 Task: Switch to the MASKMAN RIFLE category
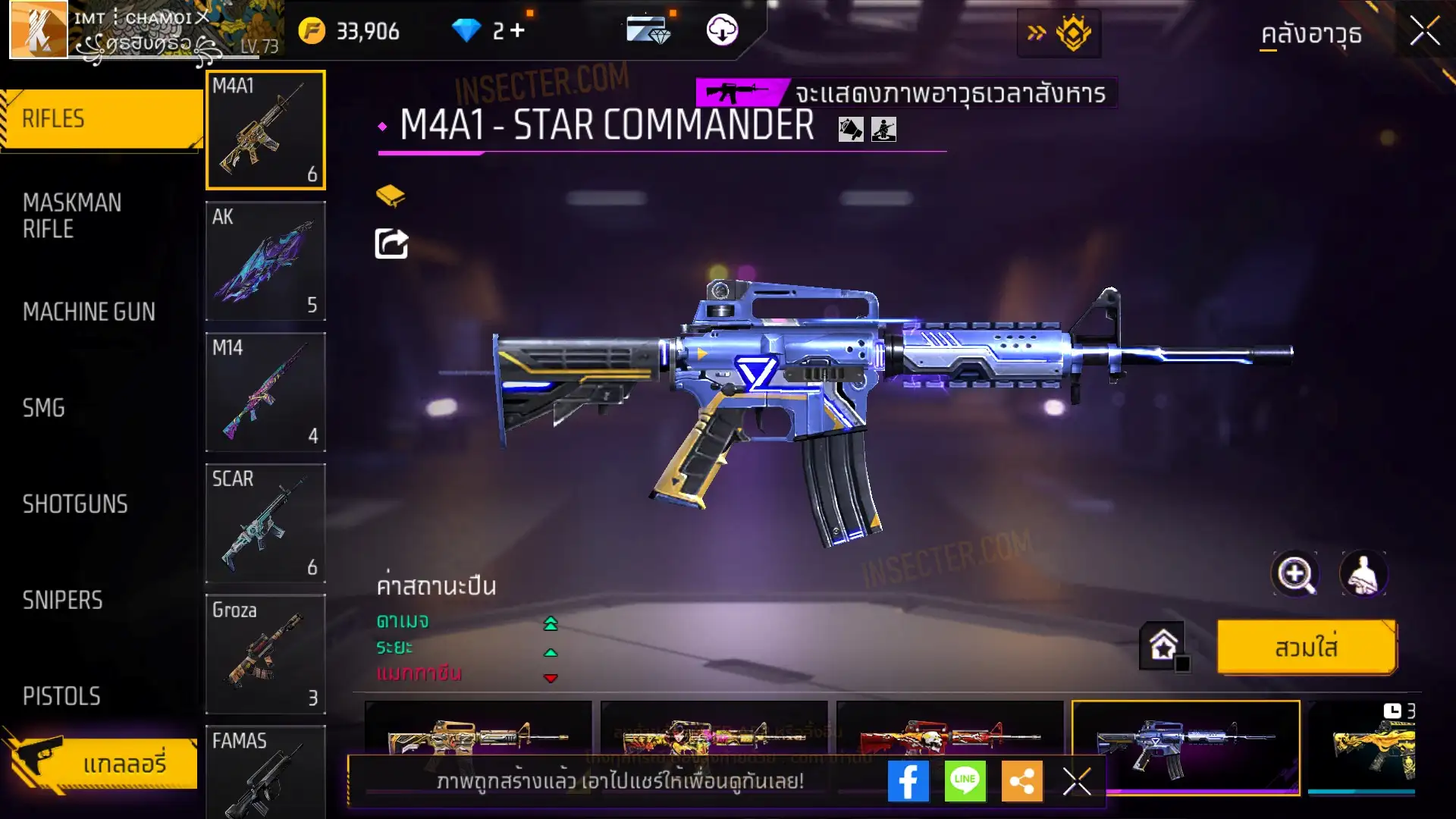click(72, 215)
